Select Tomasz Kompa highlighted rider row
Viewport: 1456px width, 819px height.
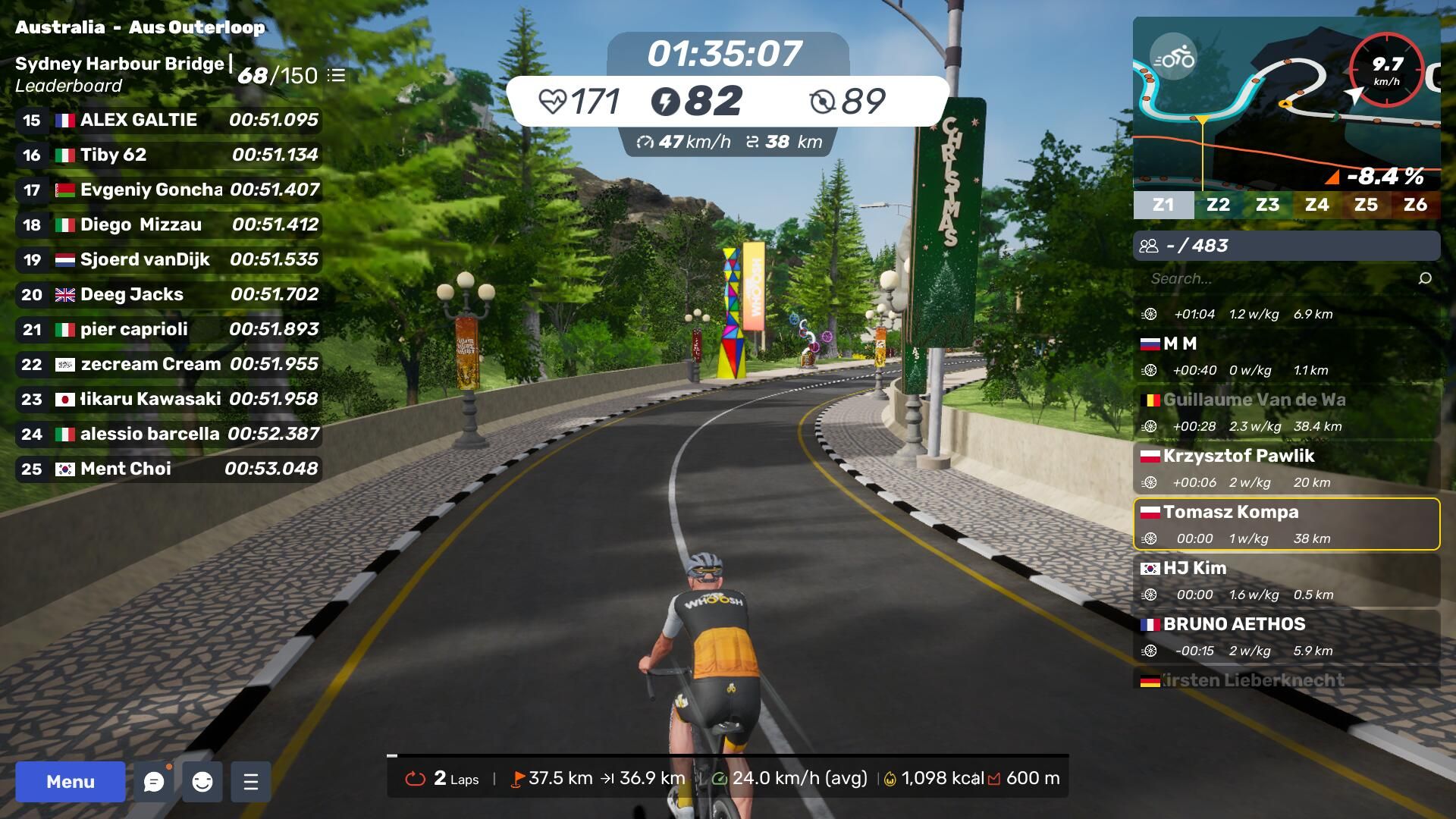click(1286, 524)
